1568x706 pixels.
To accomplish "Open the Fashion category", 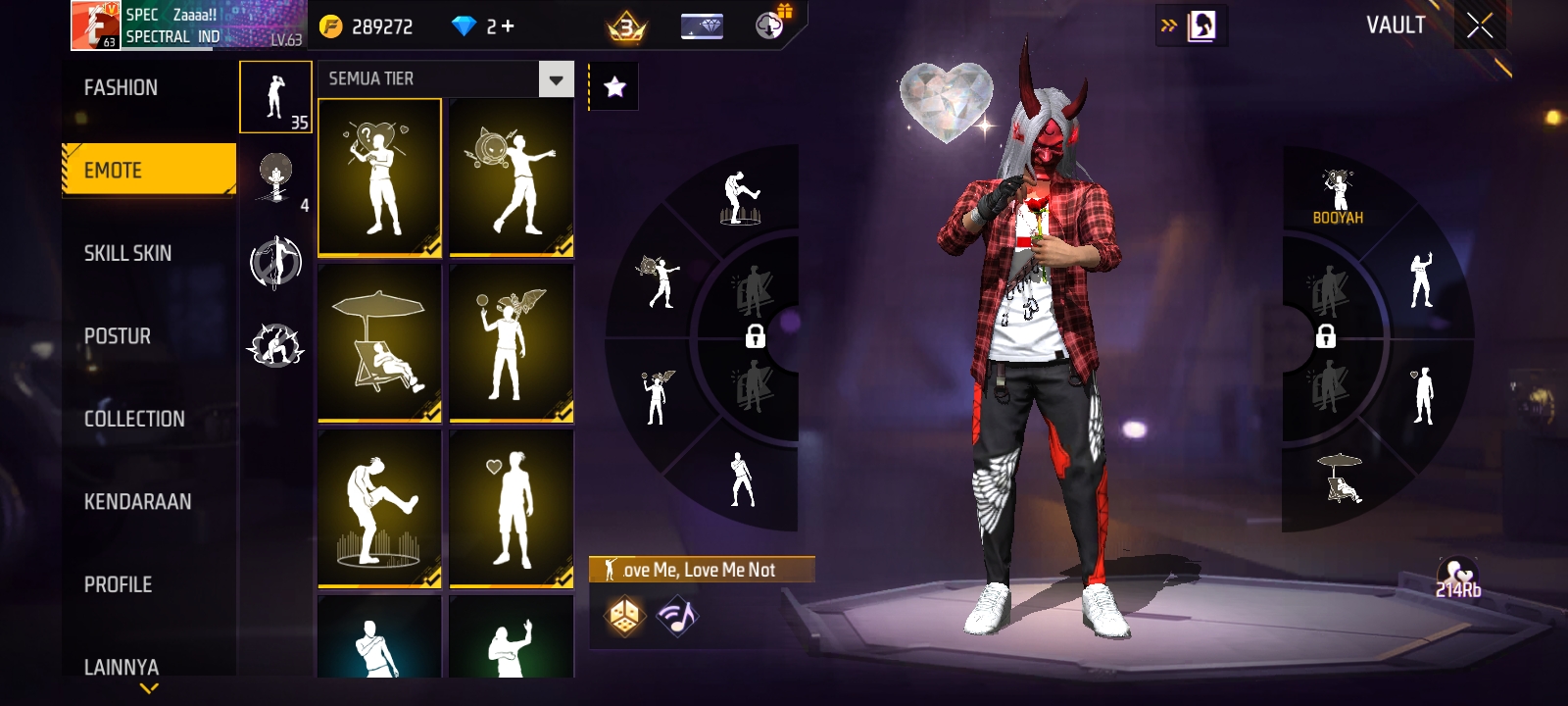I will point(121,88).
